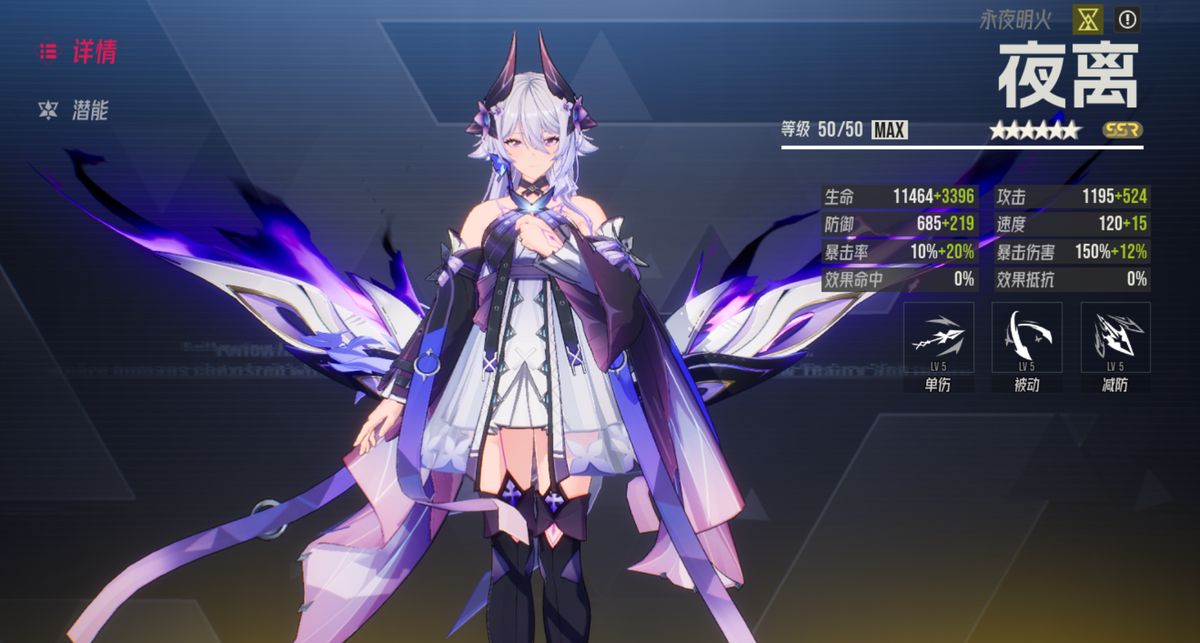This screenshot has height=643, width=1200.
Task: Switch to the 详情 details tab
Action: (80, 52)
